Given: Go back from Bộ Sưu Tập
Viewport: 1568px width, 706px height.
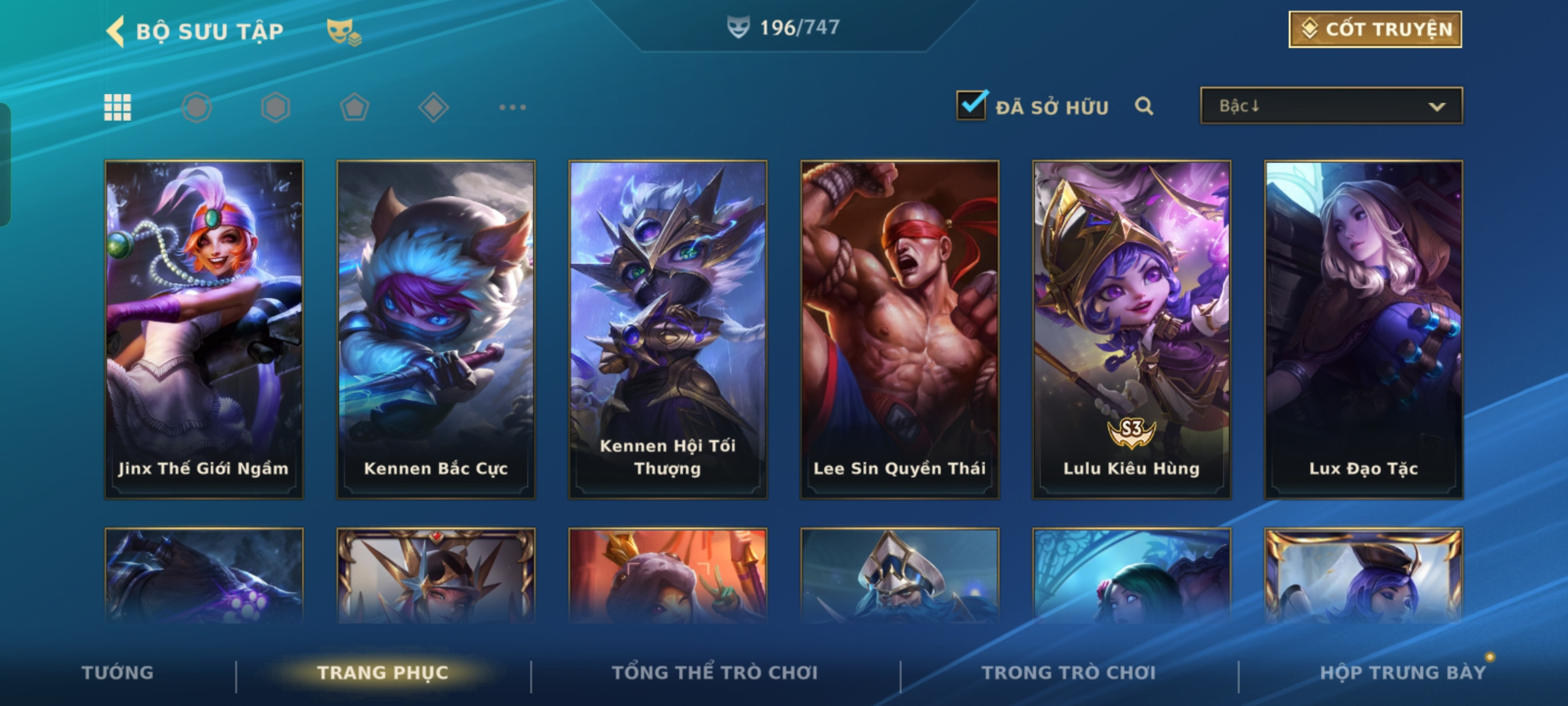Looking at the screenshot, I should (x=116, y=31).
